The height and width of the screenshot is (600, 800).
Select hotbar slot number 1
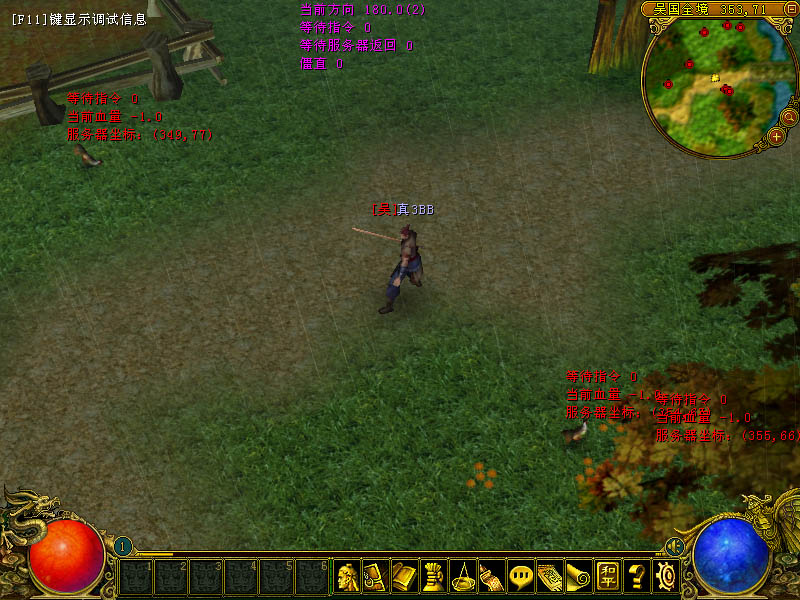point(135,577)
